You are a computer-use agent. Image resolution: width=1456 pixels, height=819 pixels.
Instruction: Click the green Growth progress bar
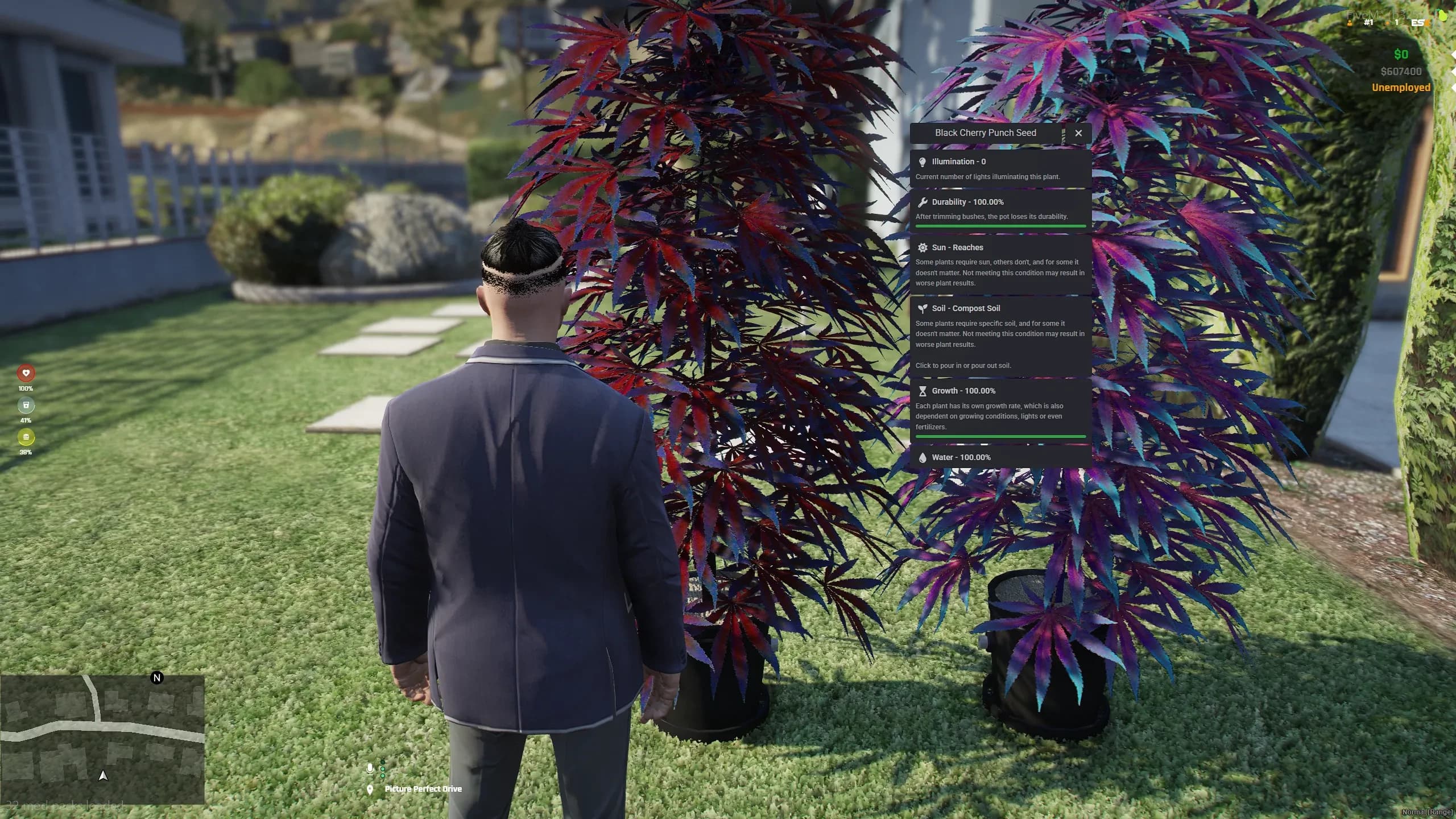(1000, 436)
